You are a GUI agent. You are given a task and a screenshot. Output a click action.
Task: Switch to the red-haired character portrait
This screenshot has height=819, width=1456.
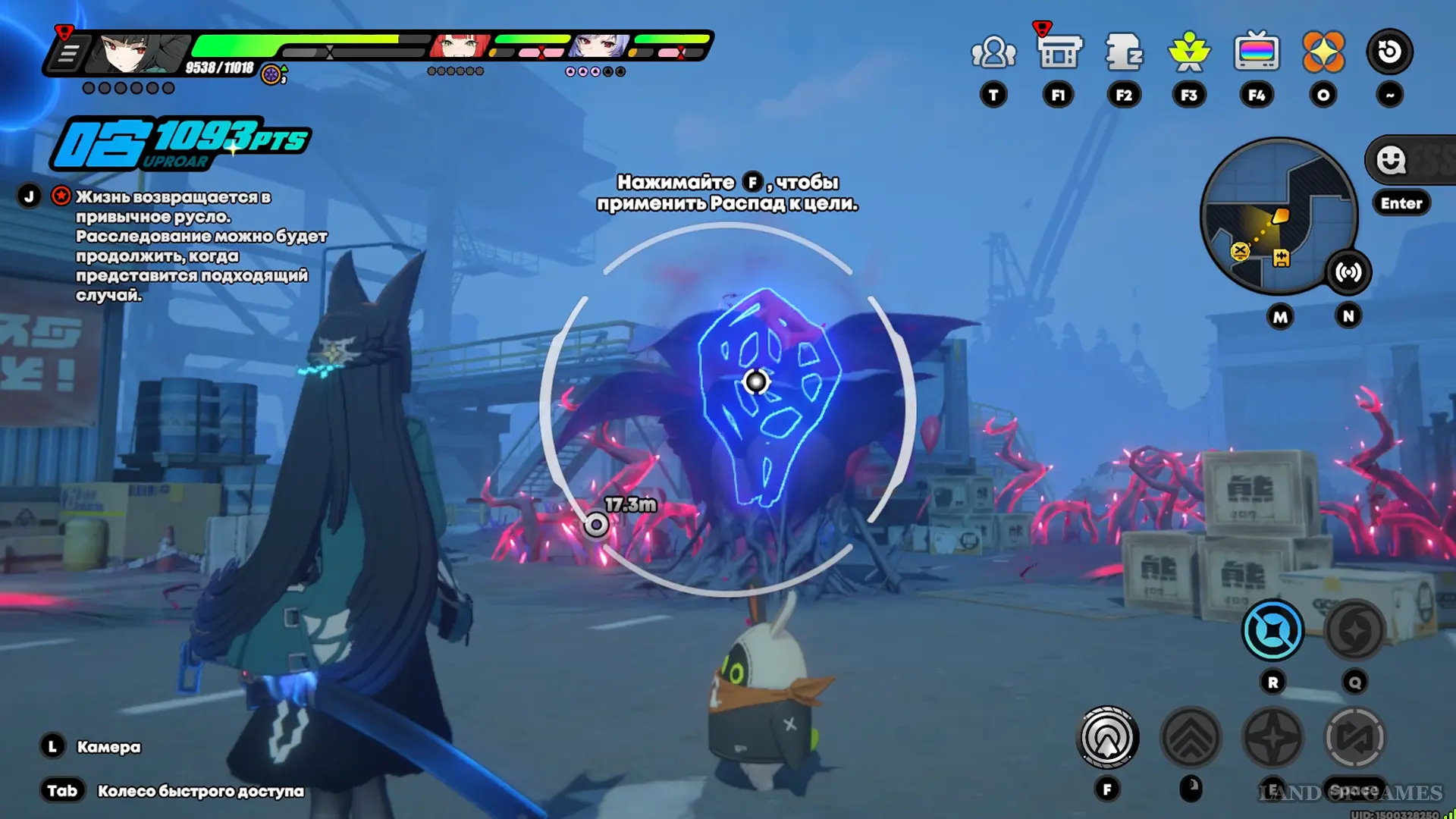(459, 47)
